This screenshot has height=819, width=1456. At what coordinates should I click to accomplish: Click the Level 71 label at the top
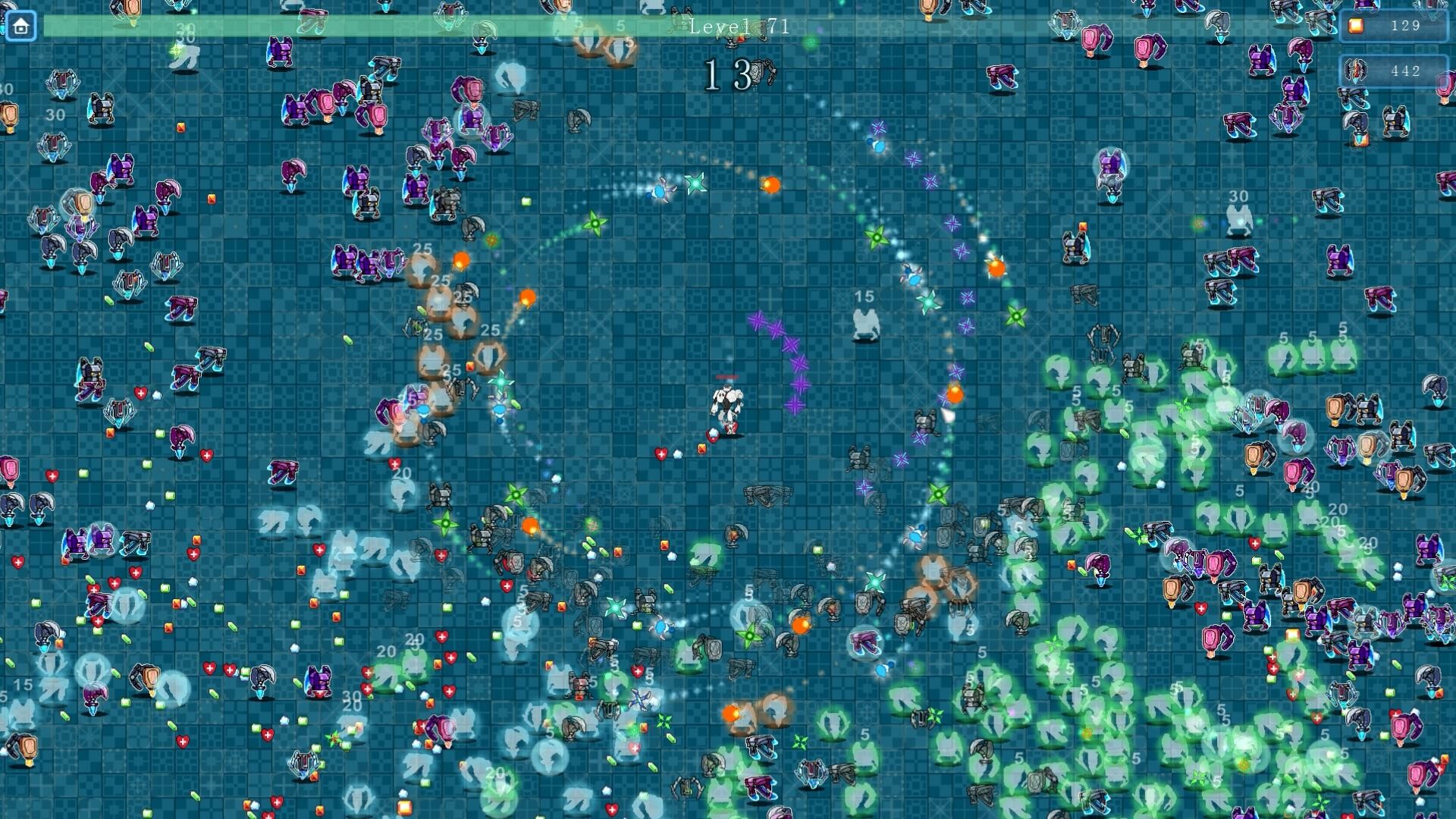coord(738,27)
